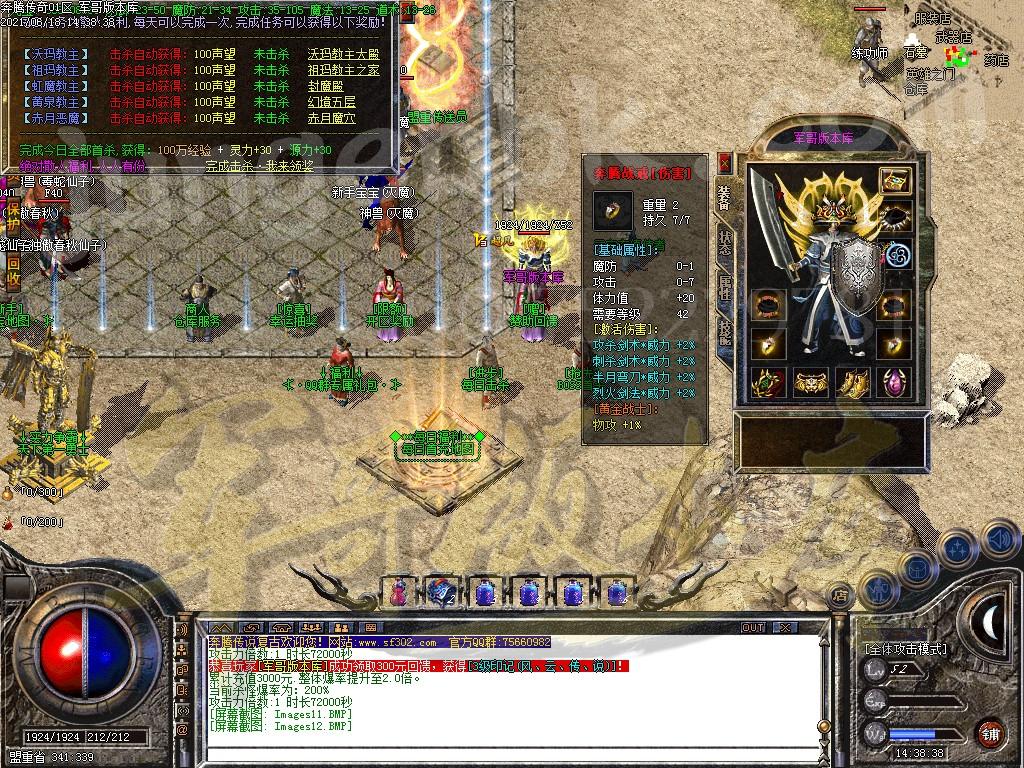The image size is (1024, 768).
Task: Select the golden belt equipment slot
Action: pos(810,382)
